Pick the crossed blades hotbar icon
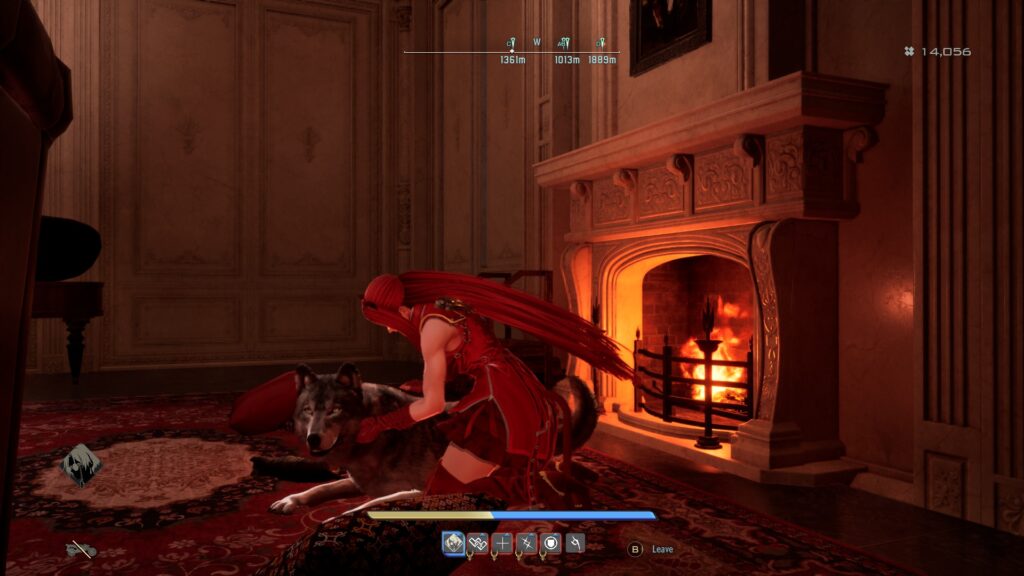1024x576 pixels. tap(526, 543)
